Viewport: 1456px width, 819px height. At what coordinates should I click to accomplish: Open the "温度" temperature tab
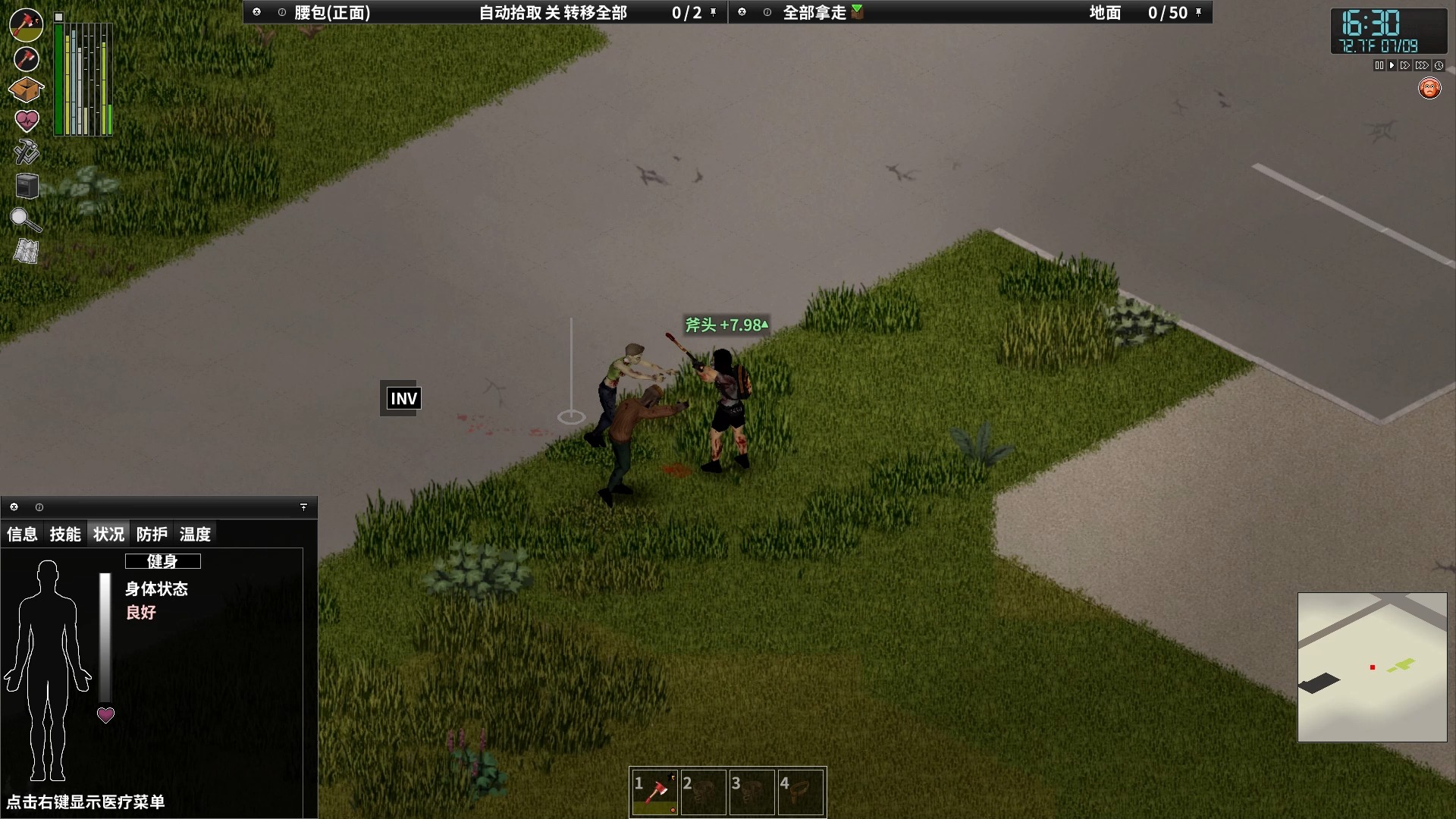(x=195, y=535)
